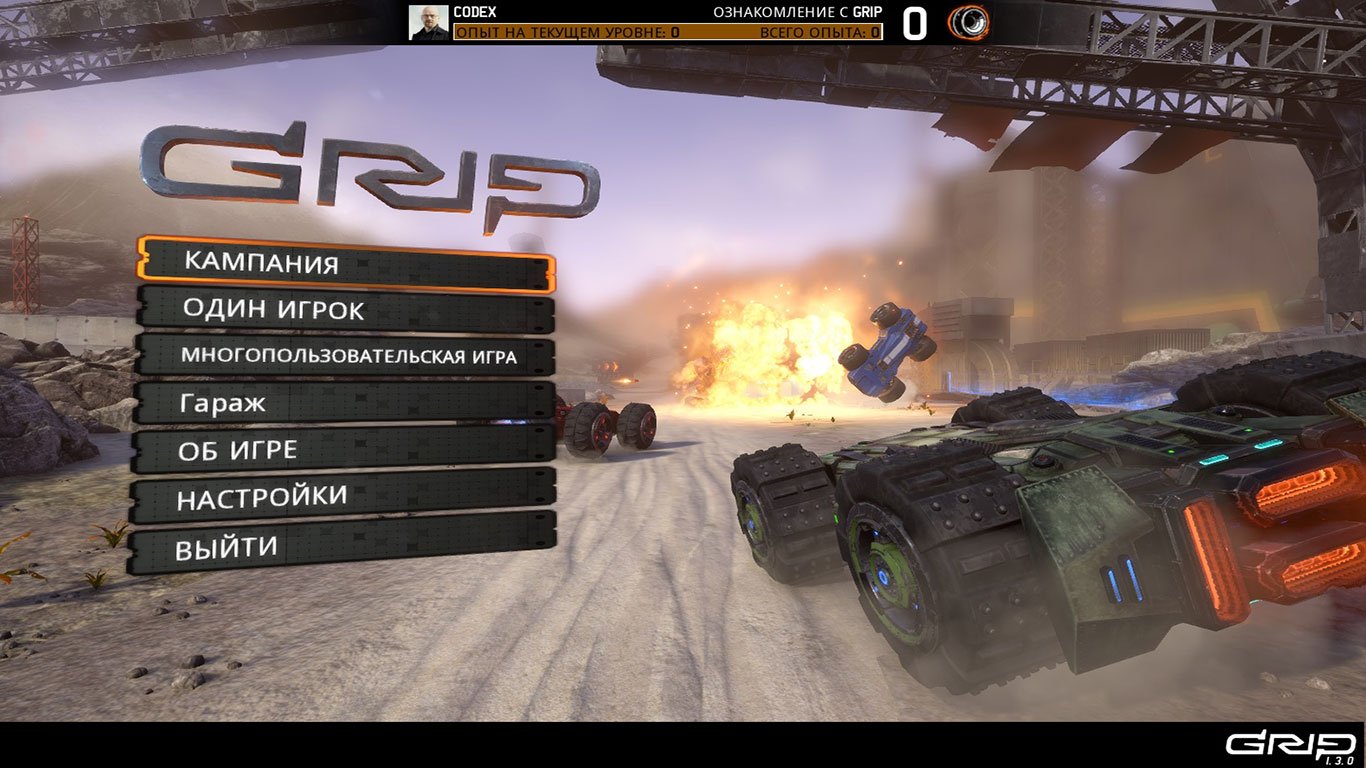Click the CODEX player name
The width and height of the screenshot is (1366, 768).
(x=475, y=13)
